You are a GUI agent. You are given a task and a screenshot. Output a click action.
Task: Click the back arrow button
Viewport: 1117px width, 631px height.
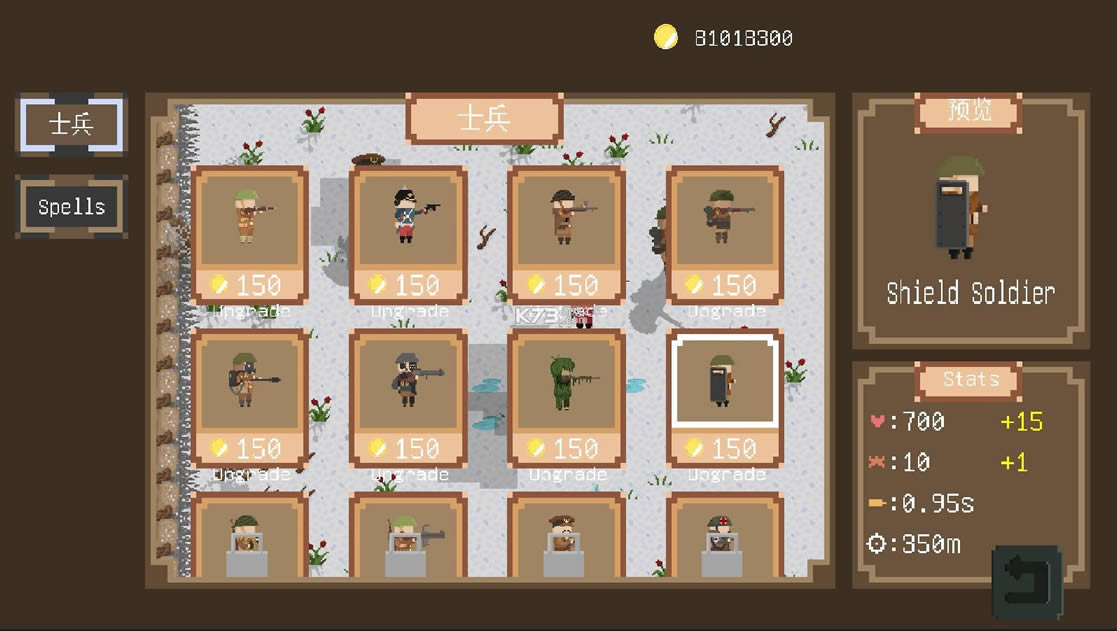tap(1027, 580)
